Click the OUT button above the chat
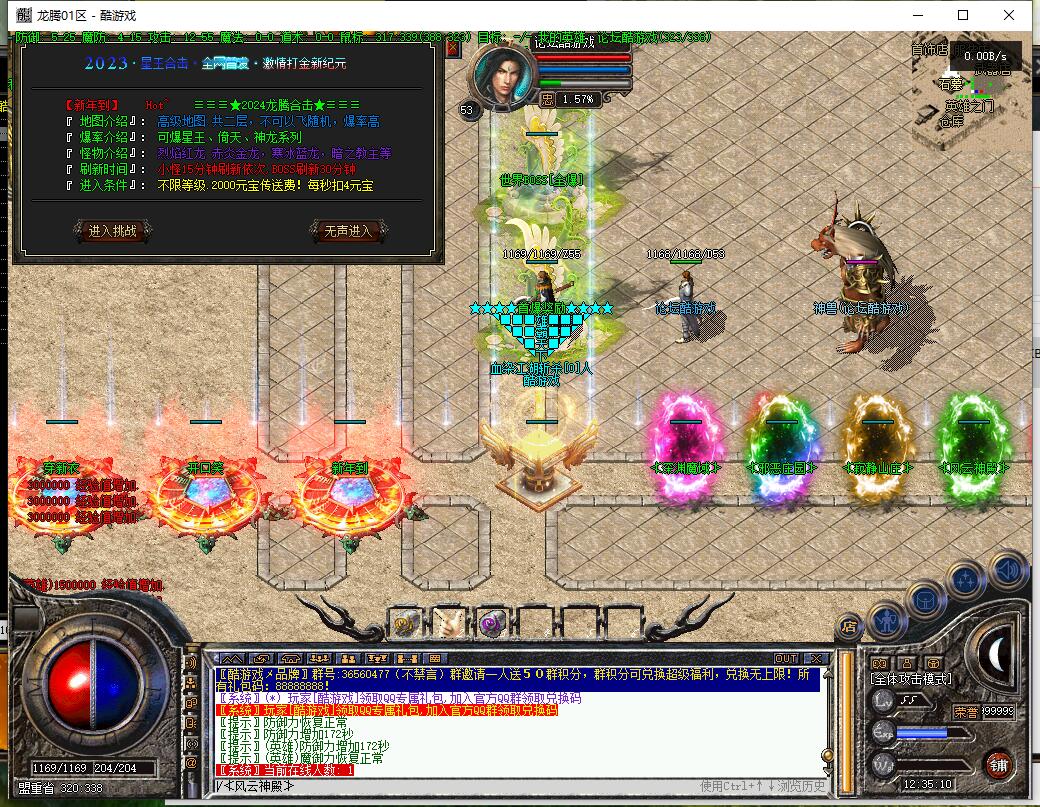 coord(786,658)
